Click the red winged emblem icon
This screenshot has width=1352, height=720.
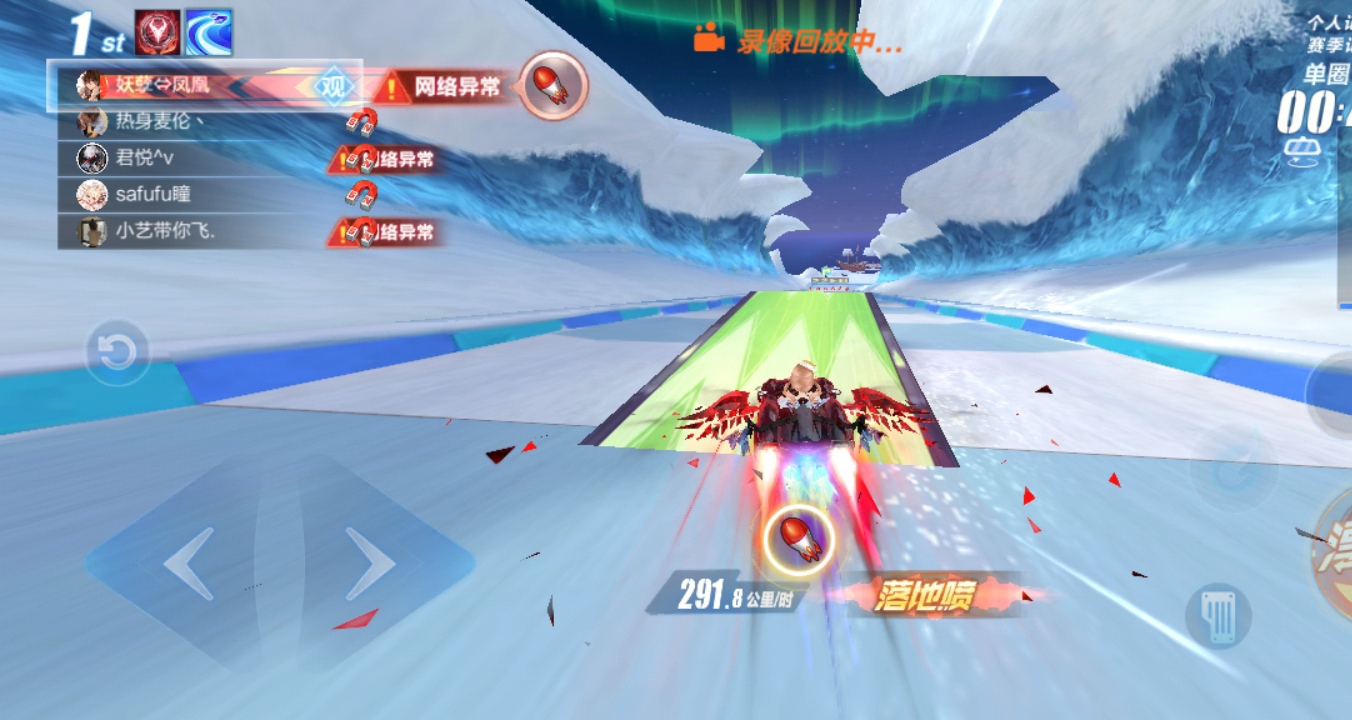pos(157,33)
